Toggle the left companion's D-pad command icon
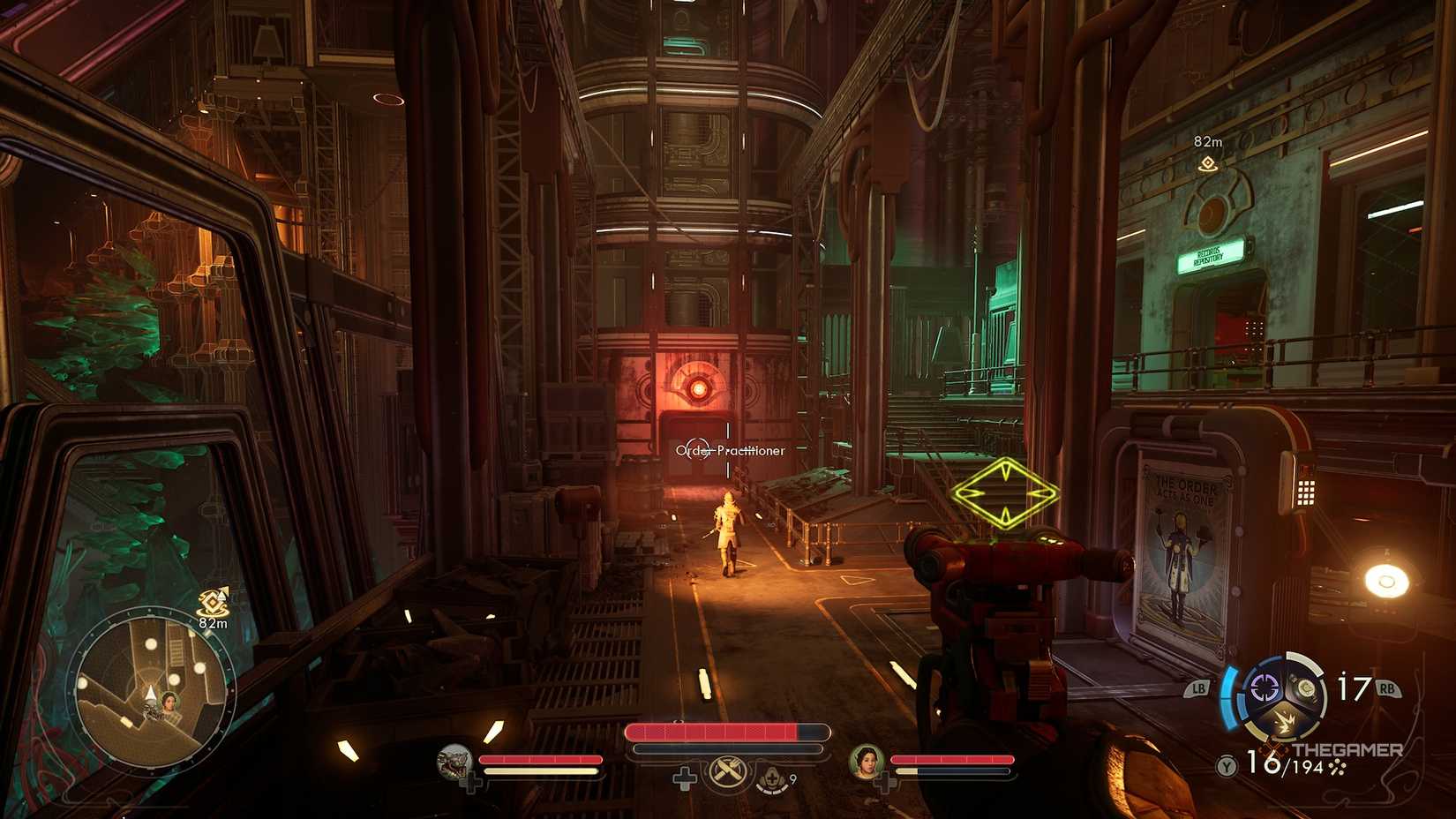This screenshot has height=819, width=1456. [472, 780]
